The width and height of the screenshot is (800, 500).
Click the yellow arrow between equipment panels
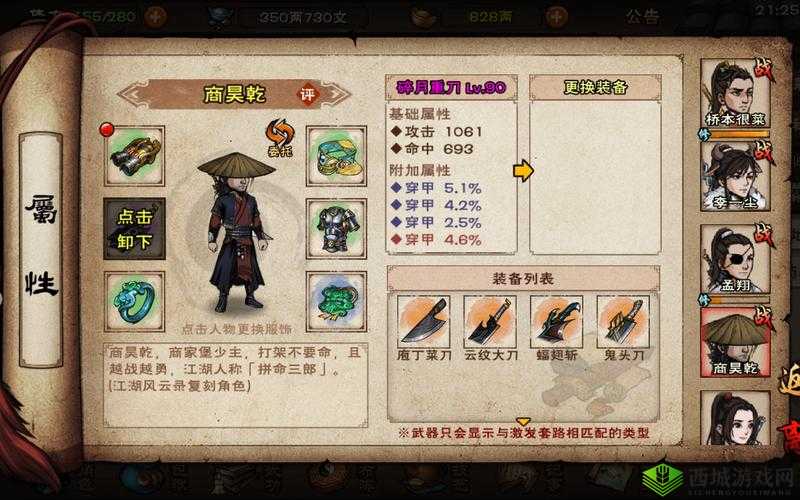[523, 171]
